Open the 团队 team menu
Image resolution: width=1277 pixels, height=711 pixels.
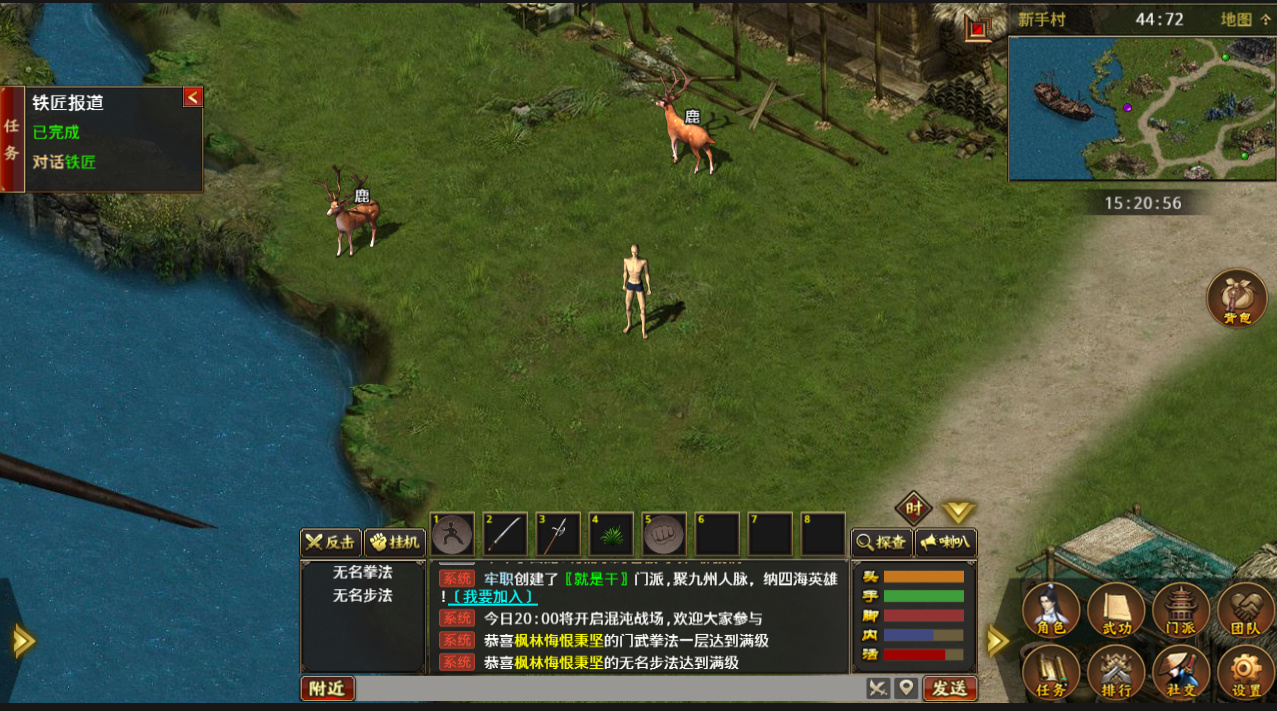point(1245,610)
